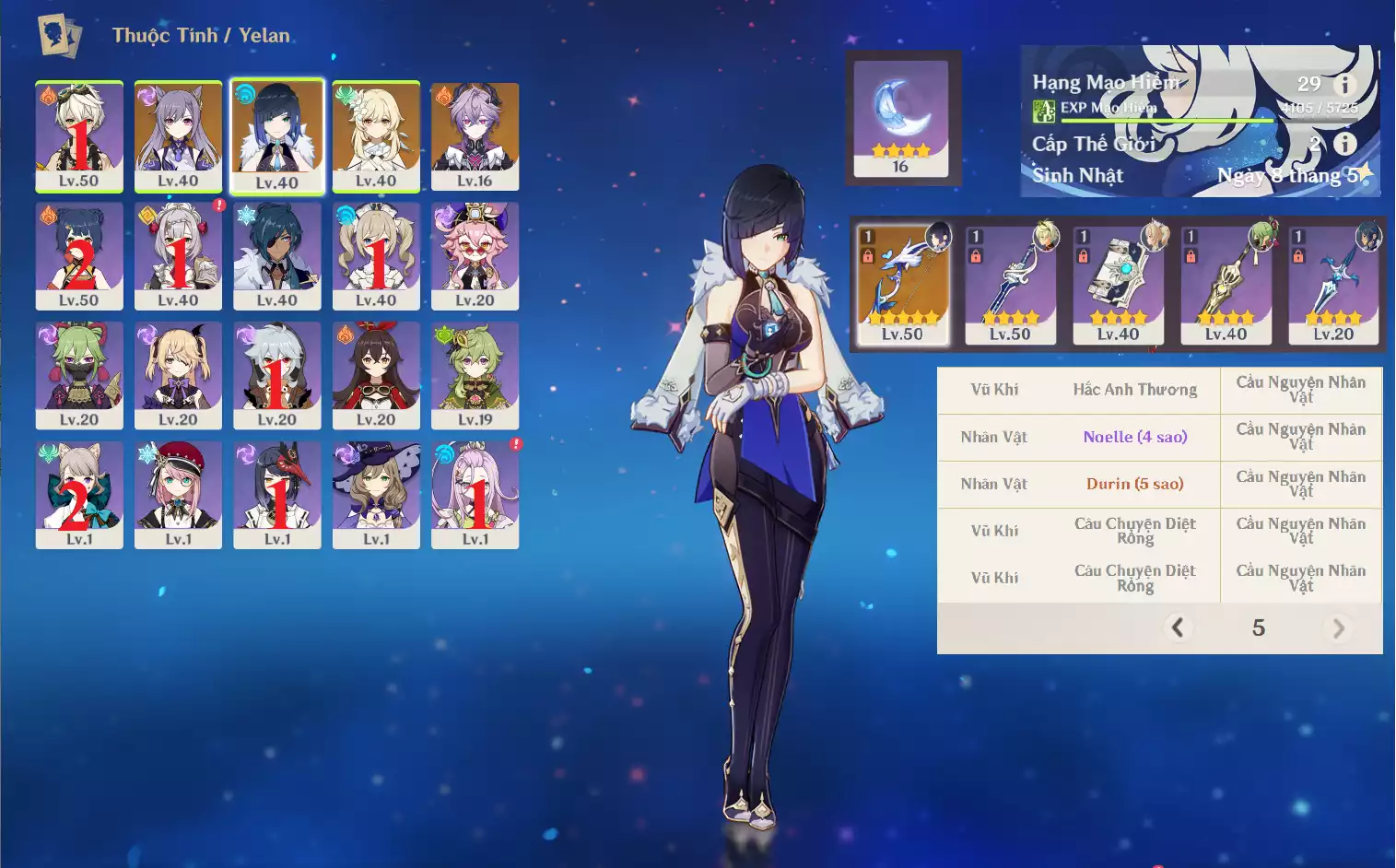This screenshot has width=1396, height=868.
Task: Pick the Kaeya Lv.40 character card
Action: pyautogui.click(x=276, y=256)
